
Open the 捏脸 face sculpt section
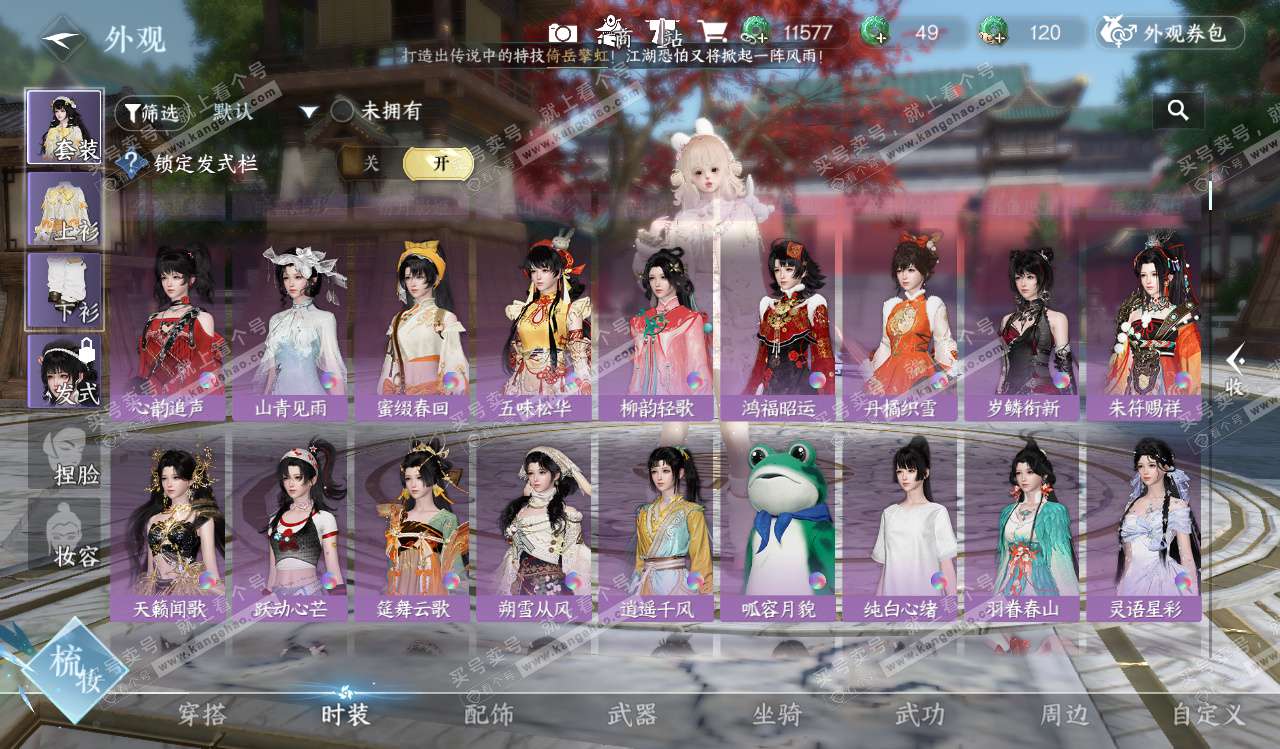64,455
